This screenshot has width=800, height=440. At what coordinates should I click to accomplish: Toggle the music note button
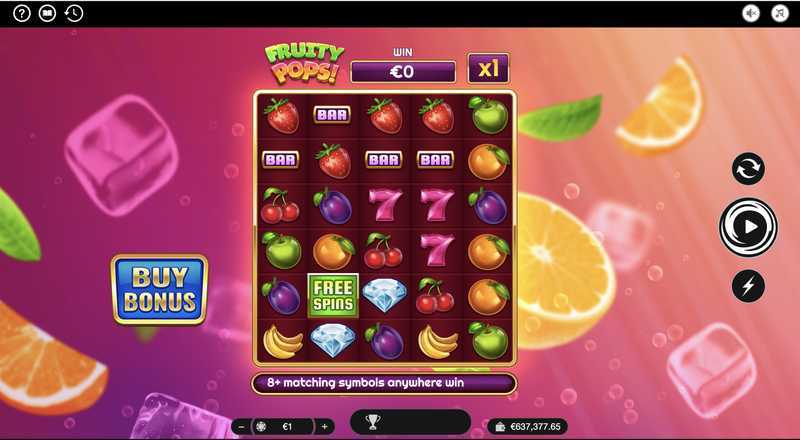pos(777,13)
